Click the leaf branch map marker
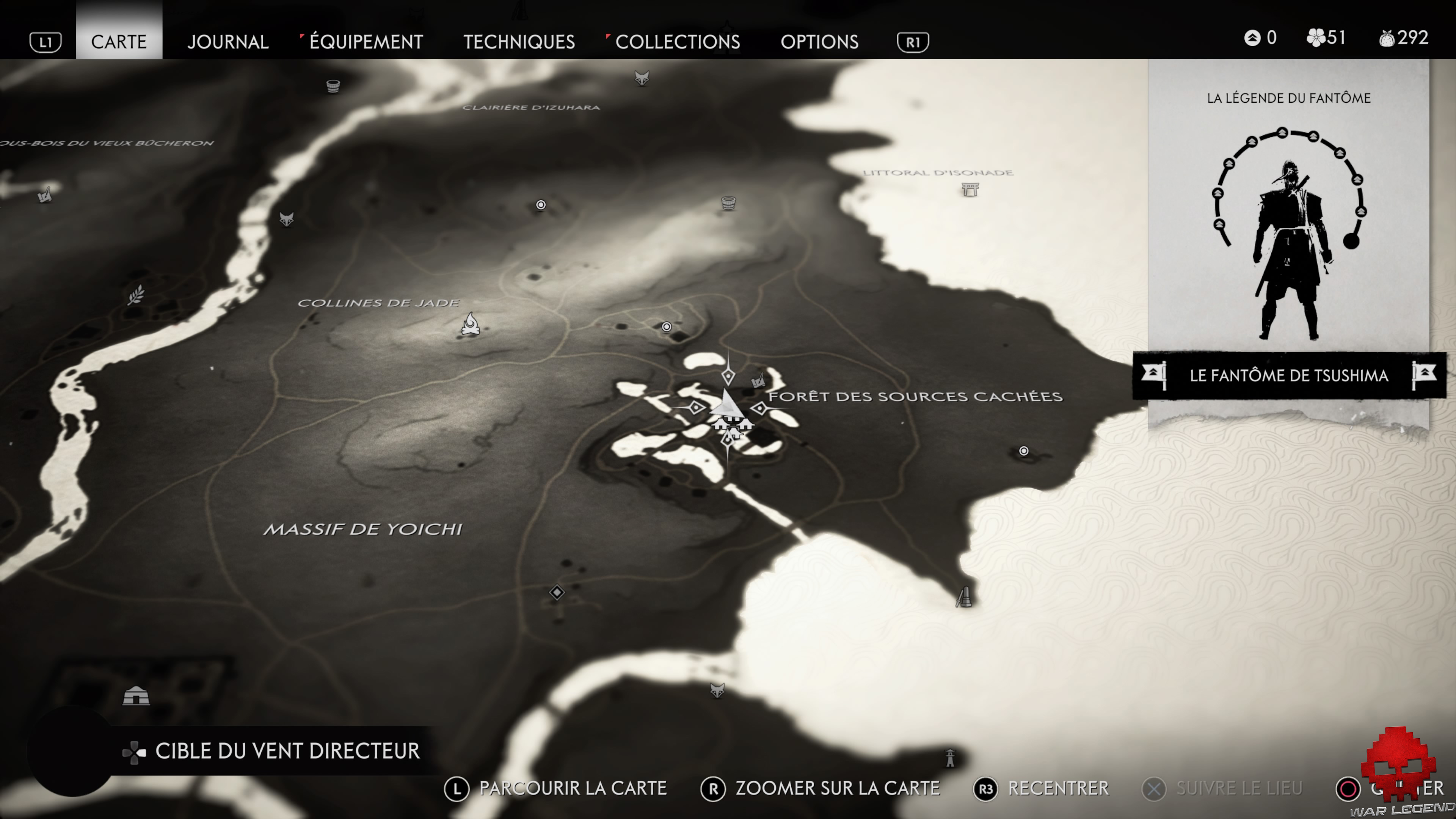Image resolution: width=1456 pixels, height=819 pixels. [x=136, y=295]
